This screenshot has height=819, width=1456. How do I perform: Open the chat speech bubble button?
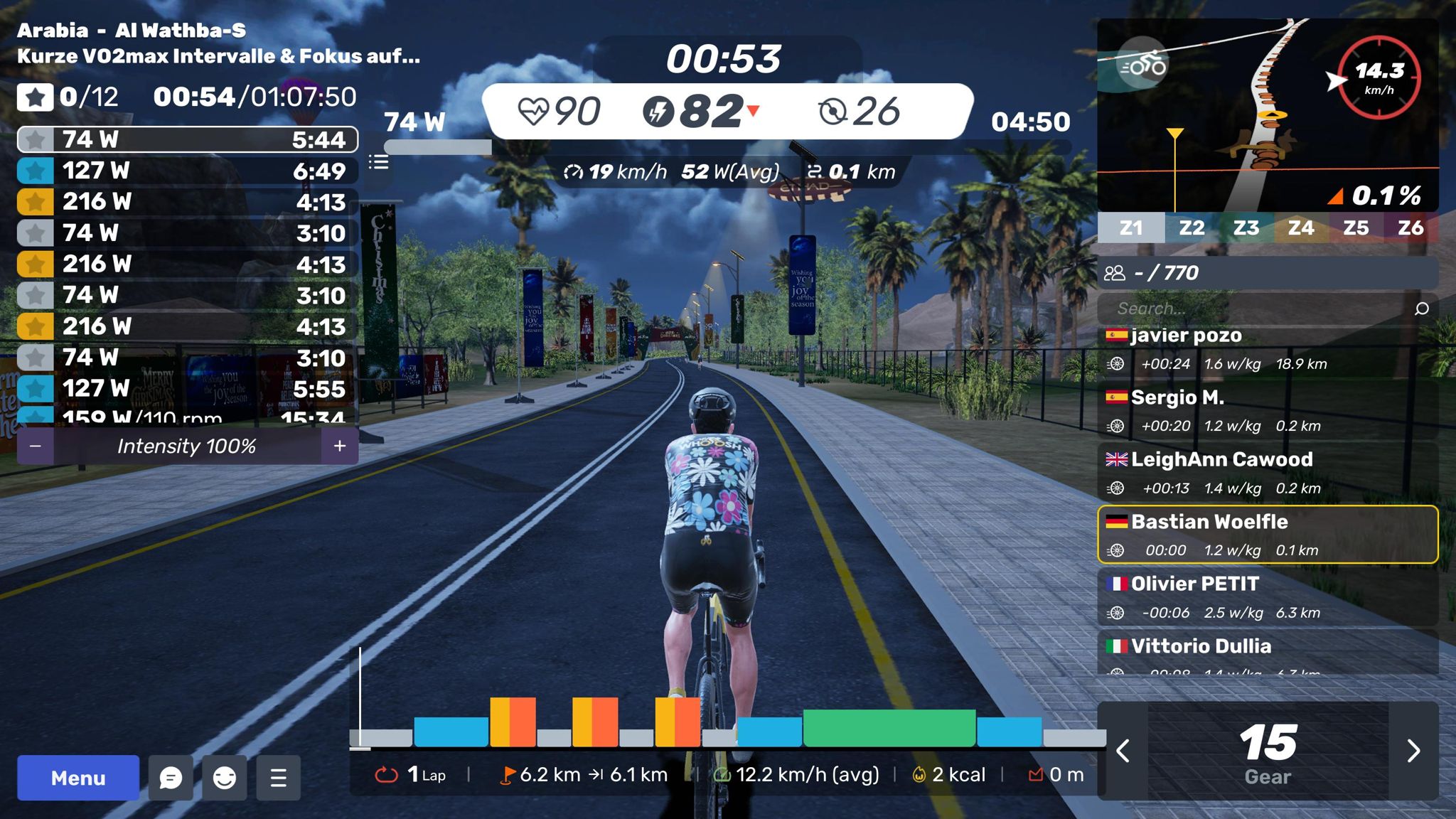tap(171, 778)
